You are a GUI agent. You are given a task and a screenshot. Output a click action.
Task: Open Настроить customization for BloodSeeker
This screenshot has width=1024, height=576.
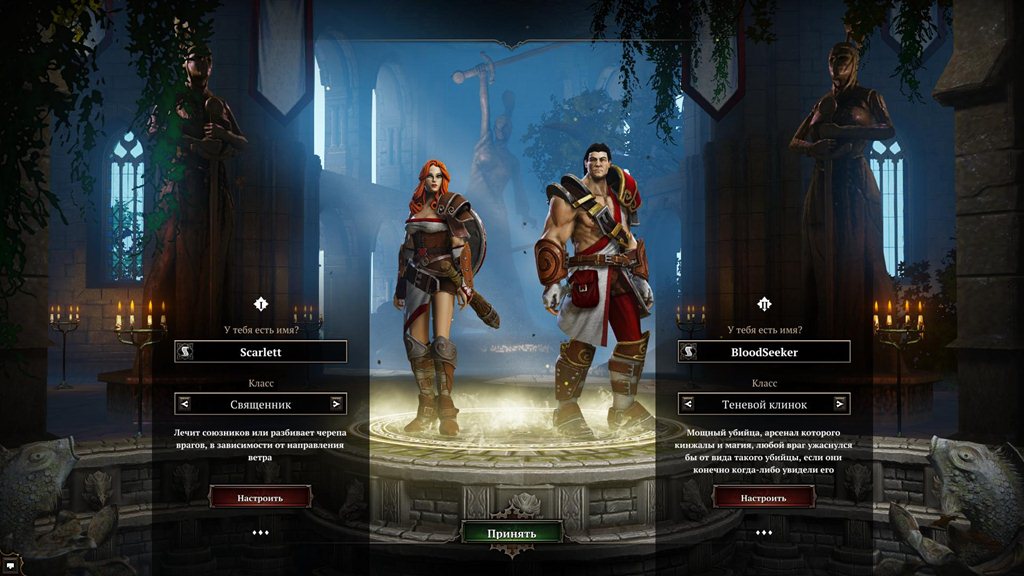[x=763, y=497]
